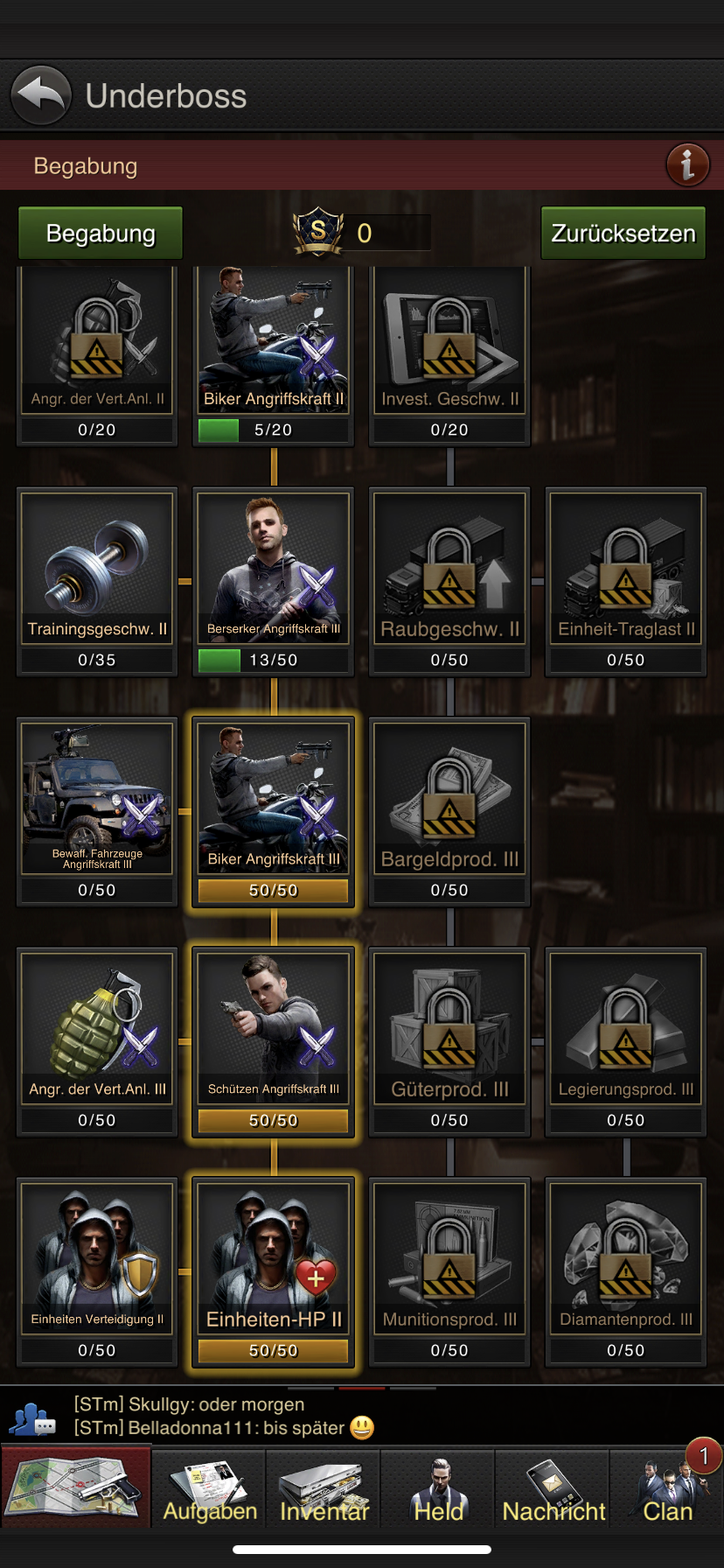Image resolution: width=724 pixels, height=1568 pixels.
Task: Select the Einheiten-HP II talent
Action: (x=273, y=1259)
